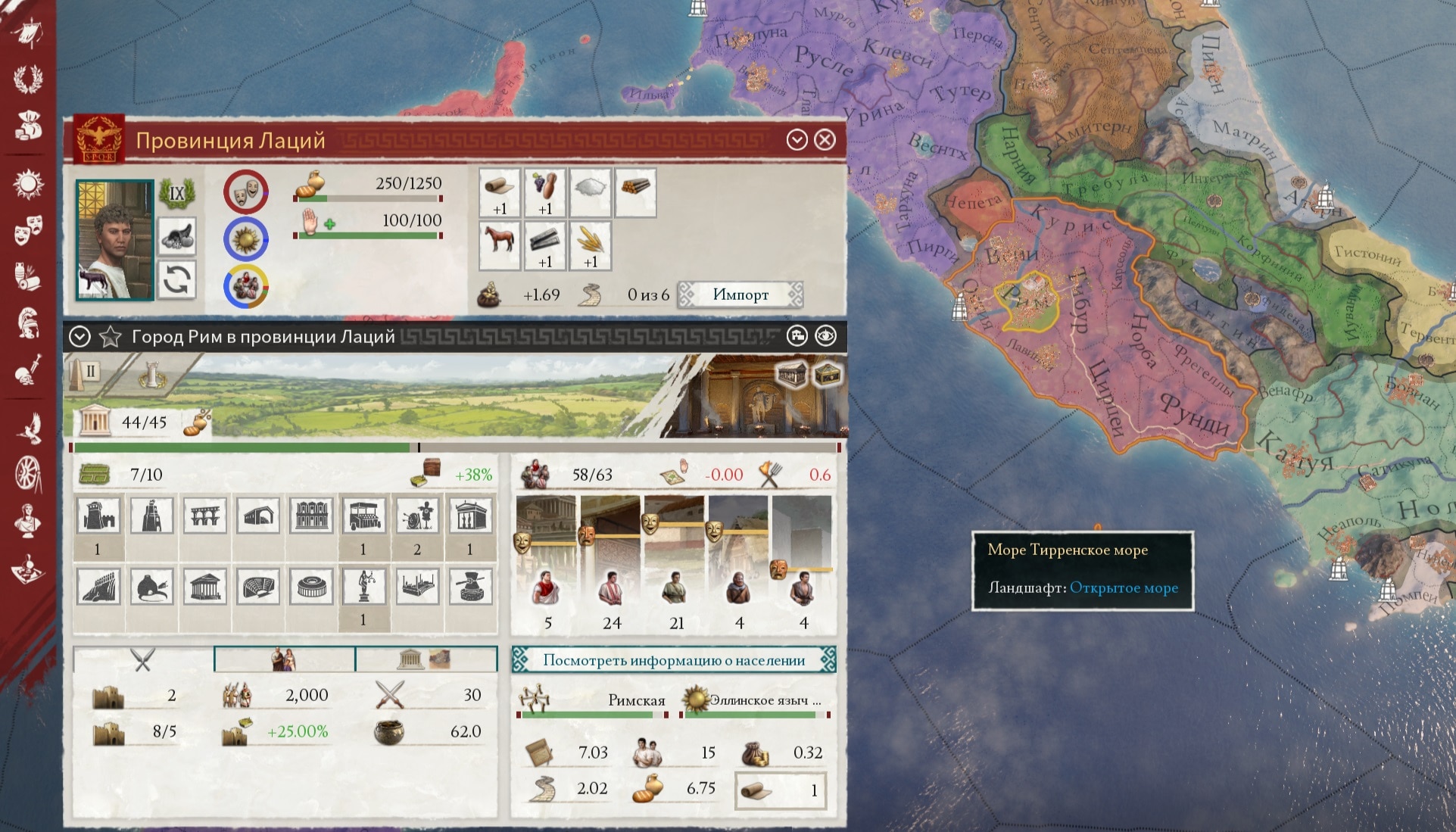Select the governor portrait
The height and width of the screenshot is (832, 1456).
tap(114, 239)
